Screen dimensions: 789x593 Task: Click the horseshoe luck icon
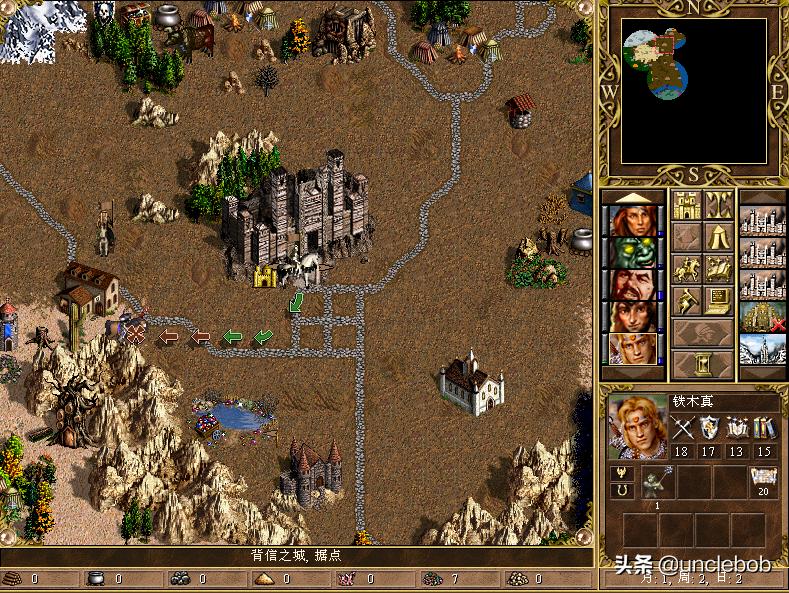click(x=620, y=490)
